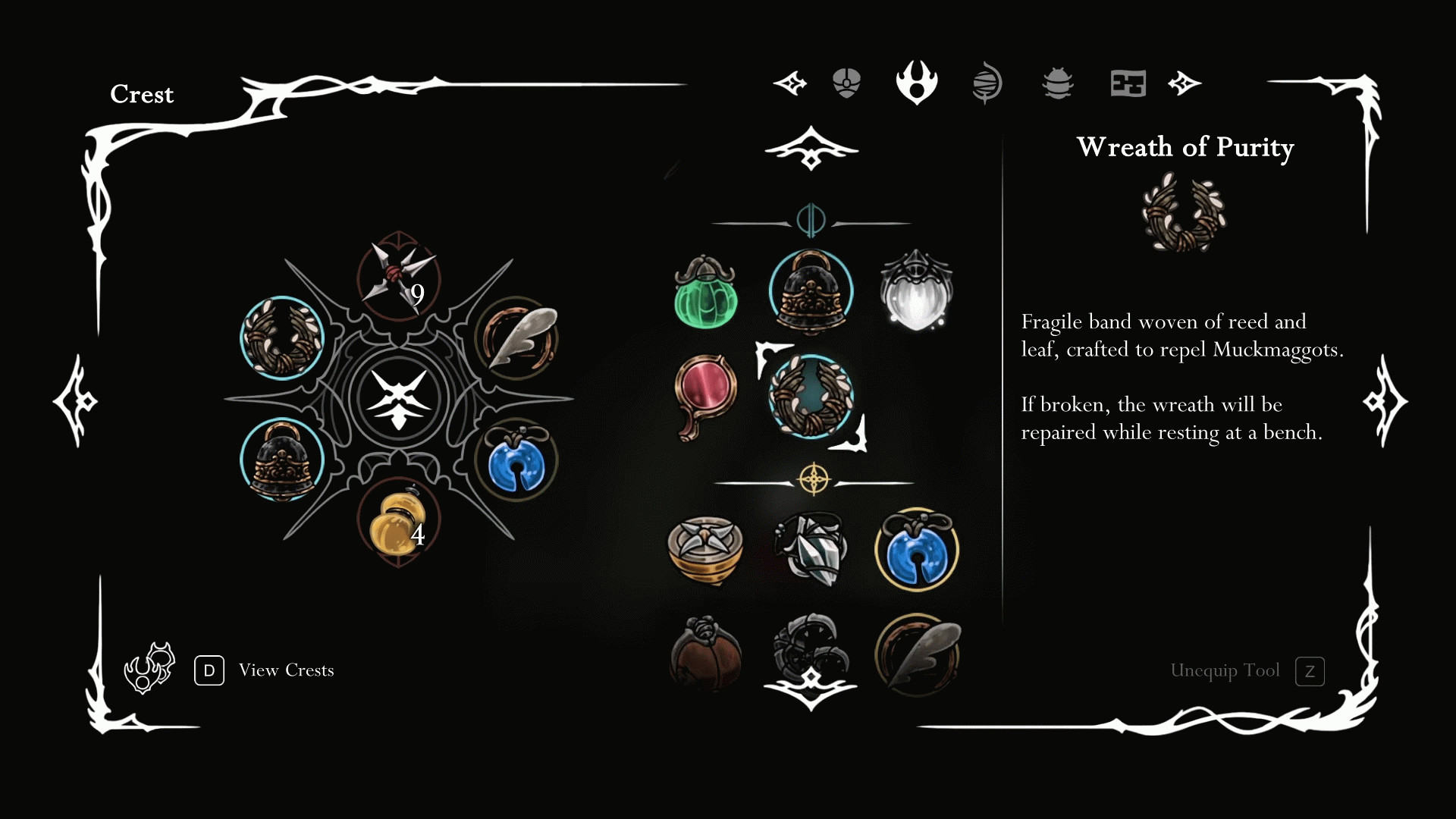The image size is (1456, 819).
Task: Select the feather quill slot on the crest
Action: pyautogui.click(x=517, y=338)
